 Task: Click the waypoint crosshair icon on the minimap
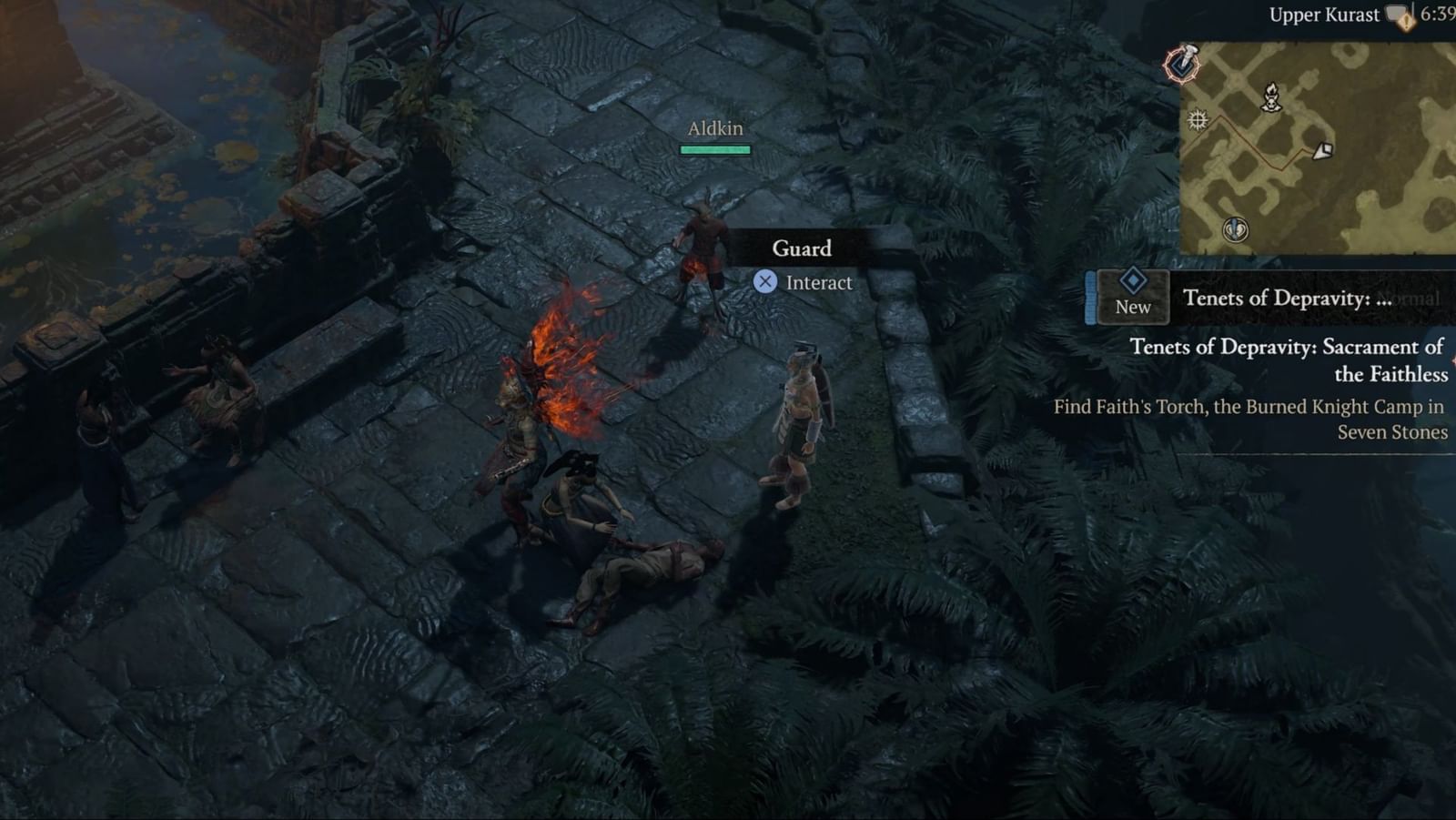click(x=1199, y=121)
